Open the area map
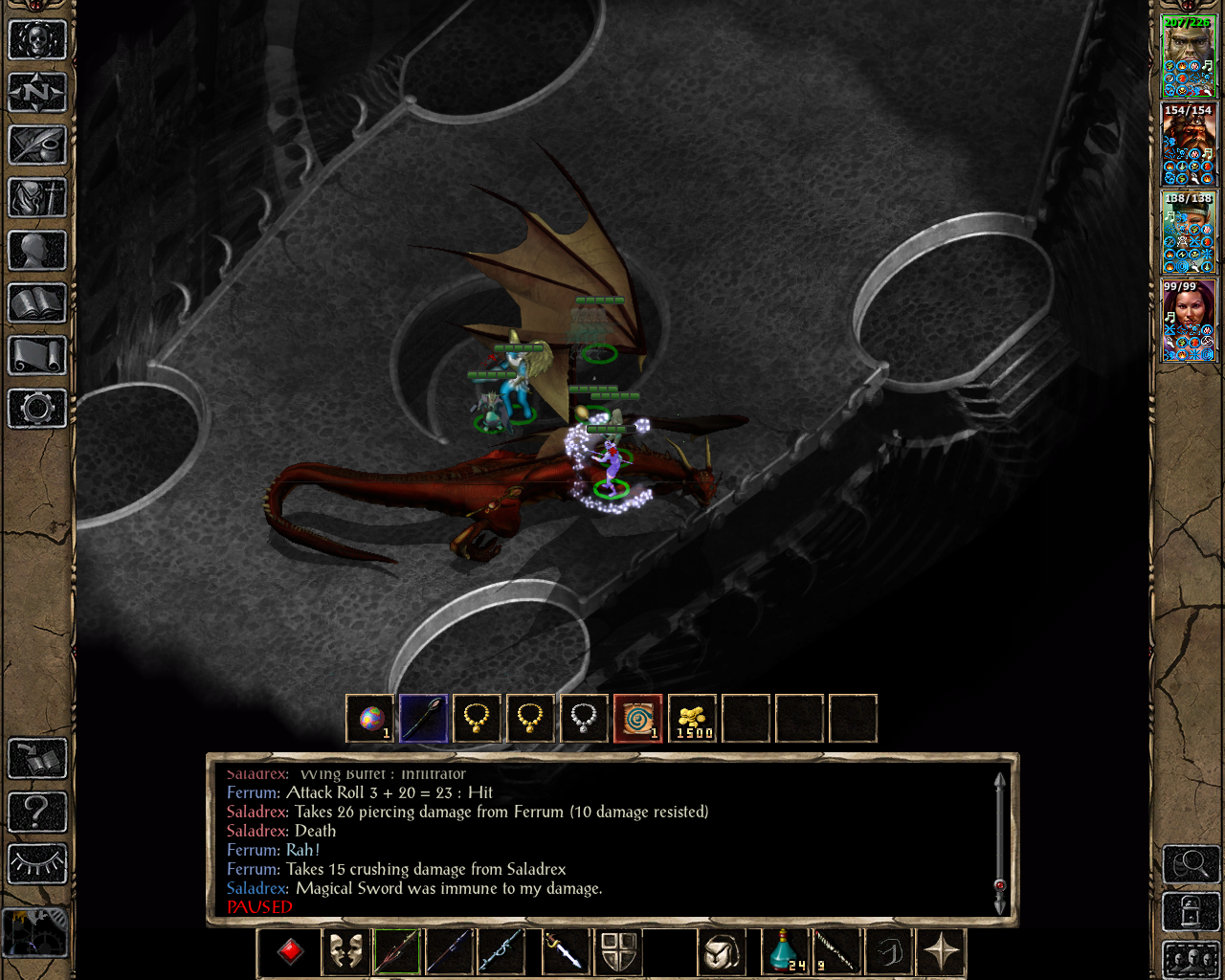This screenshot has height=980, width=1225. tap(36, 92)
